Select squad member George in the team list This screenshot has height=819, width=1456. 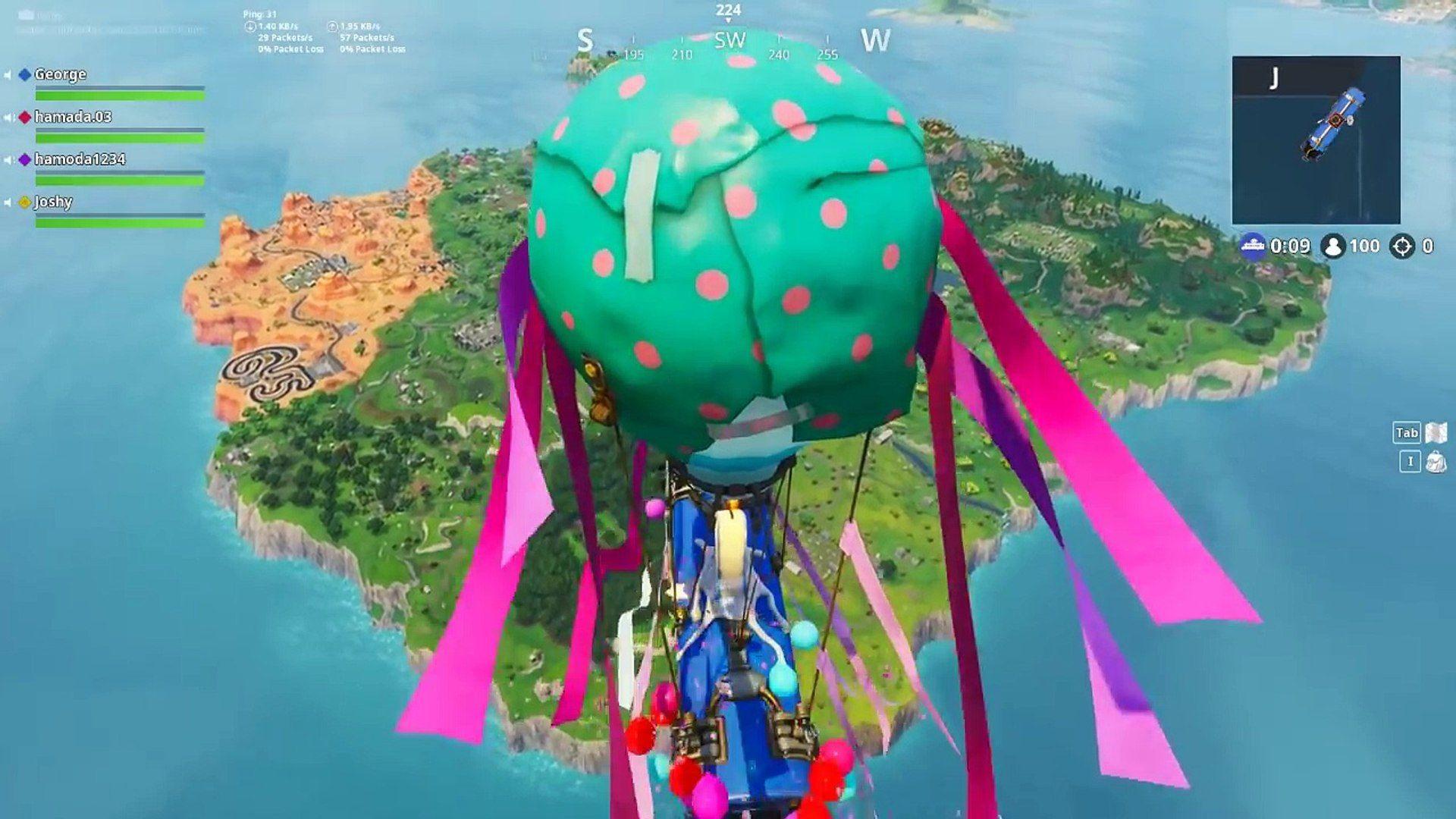60,74
